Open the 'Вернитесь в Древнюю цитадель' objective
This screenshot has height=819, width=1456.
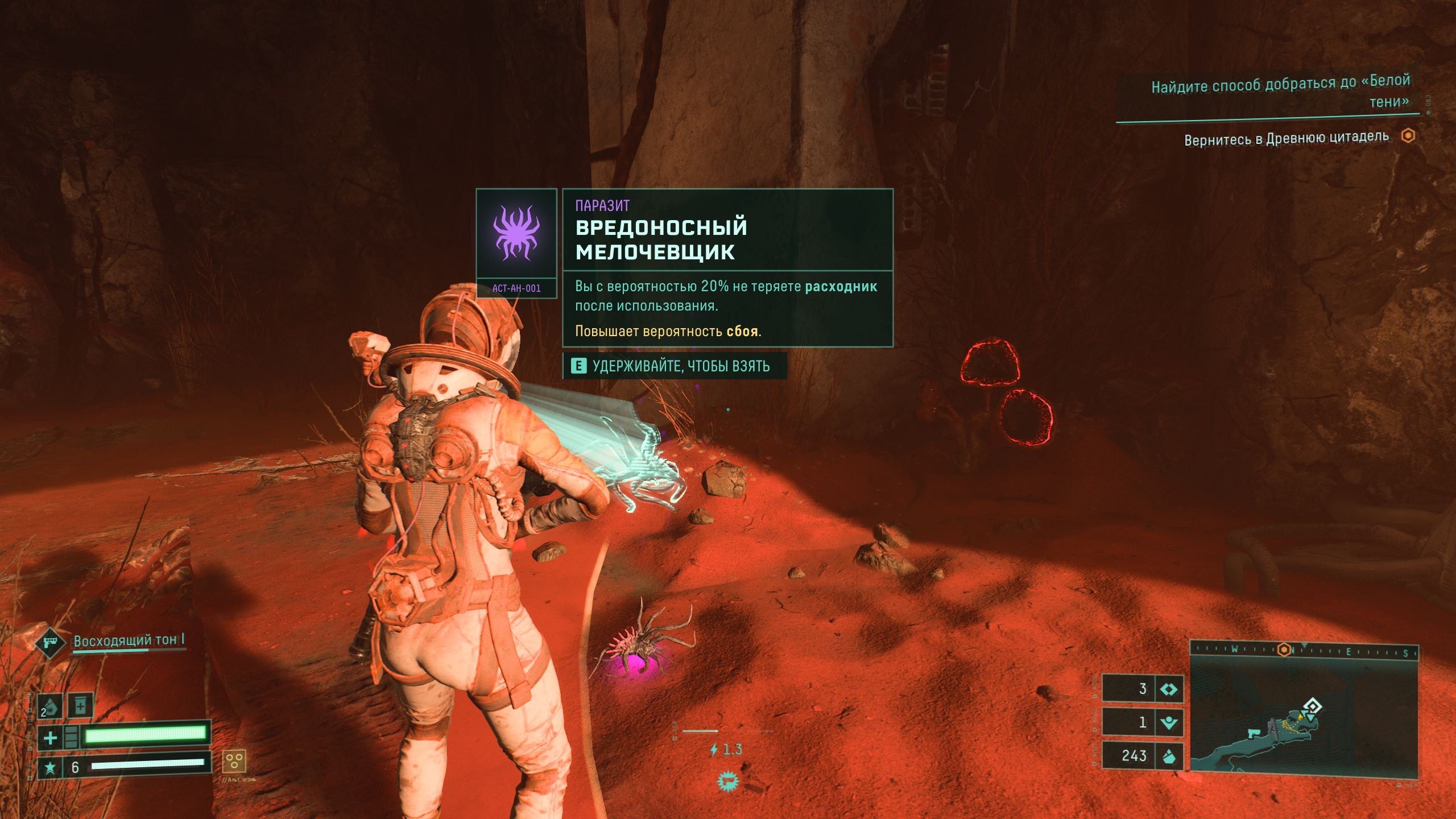(x=1287, y=138)
